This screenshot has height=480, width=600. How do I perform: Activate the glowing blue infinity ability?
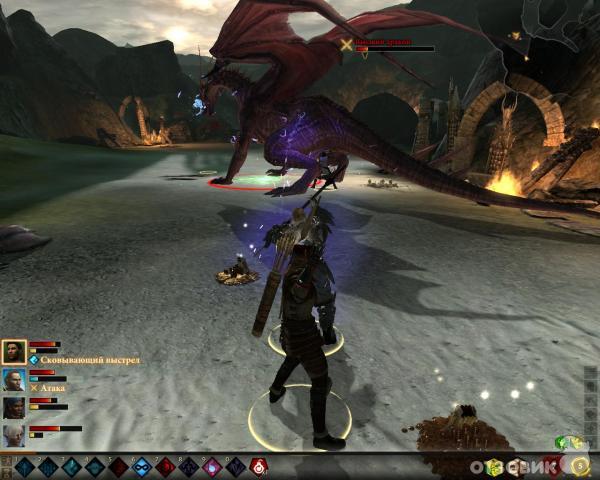coord(141,466)
